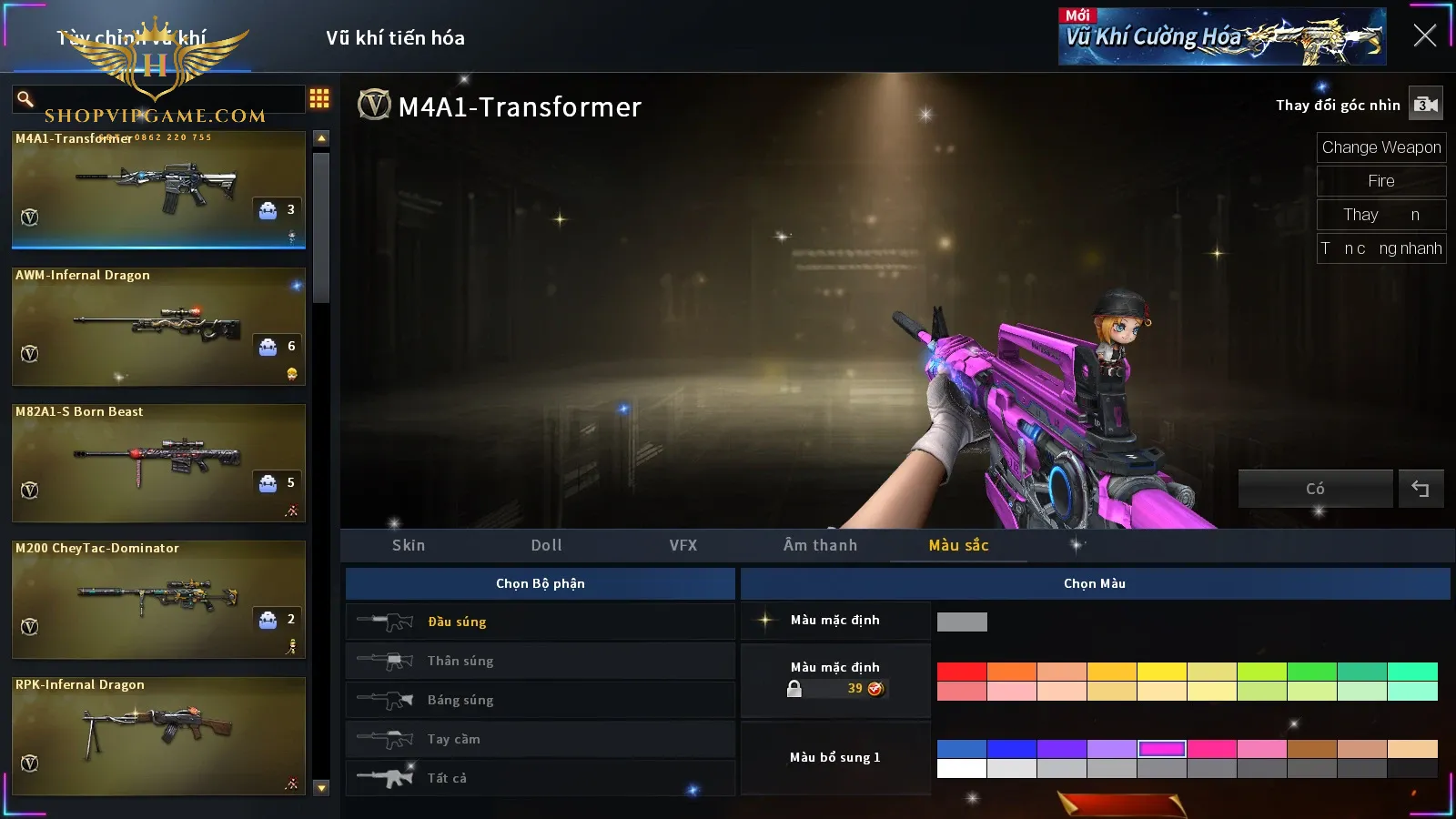Open the VFX tab
The image size is (1456, 819).
point(683,545)
